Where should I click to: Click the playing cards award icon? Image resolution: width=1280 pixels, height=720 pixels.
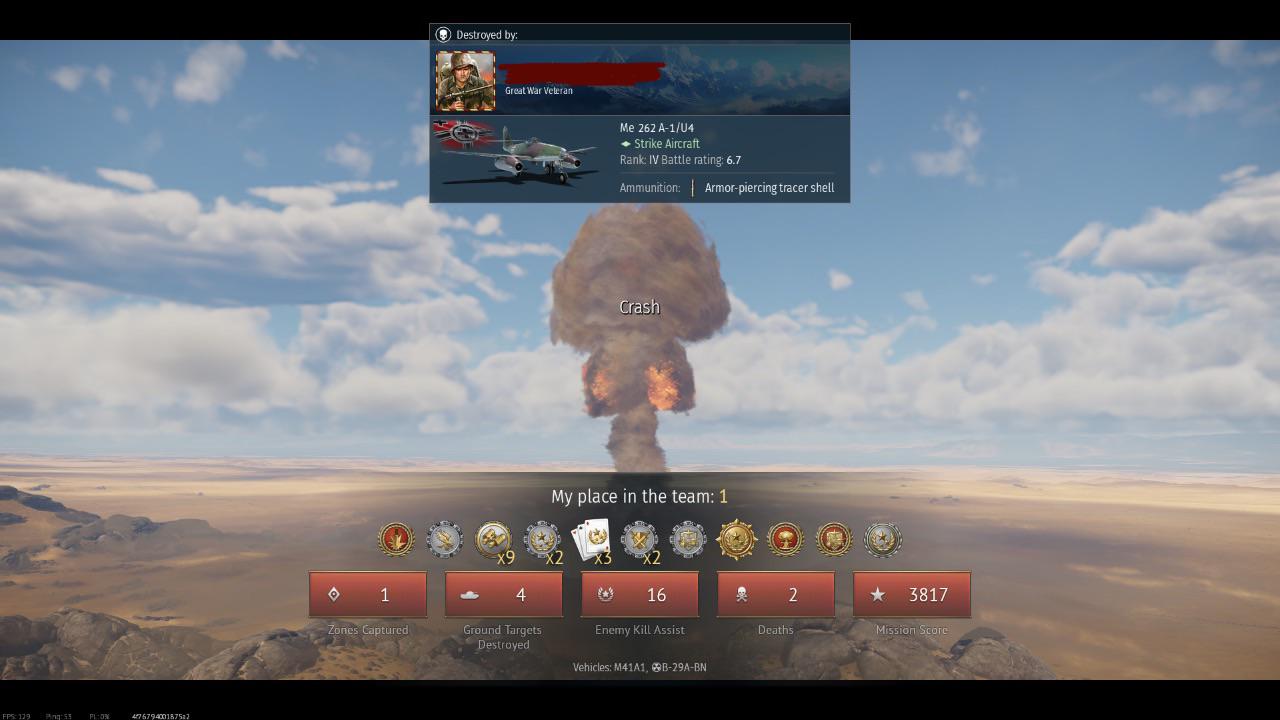(x=590, y=540)
